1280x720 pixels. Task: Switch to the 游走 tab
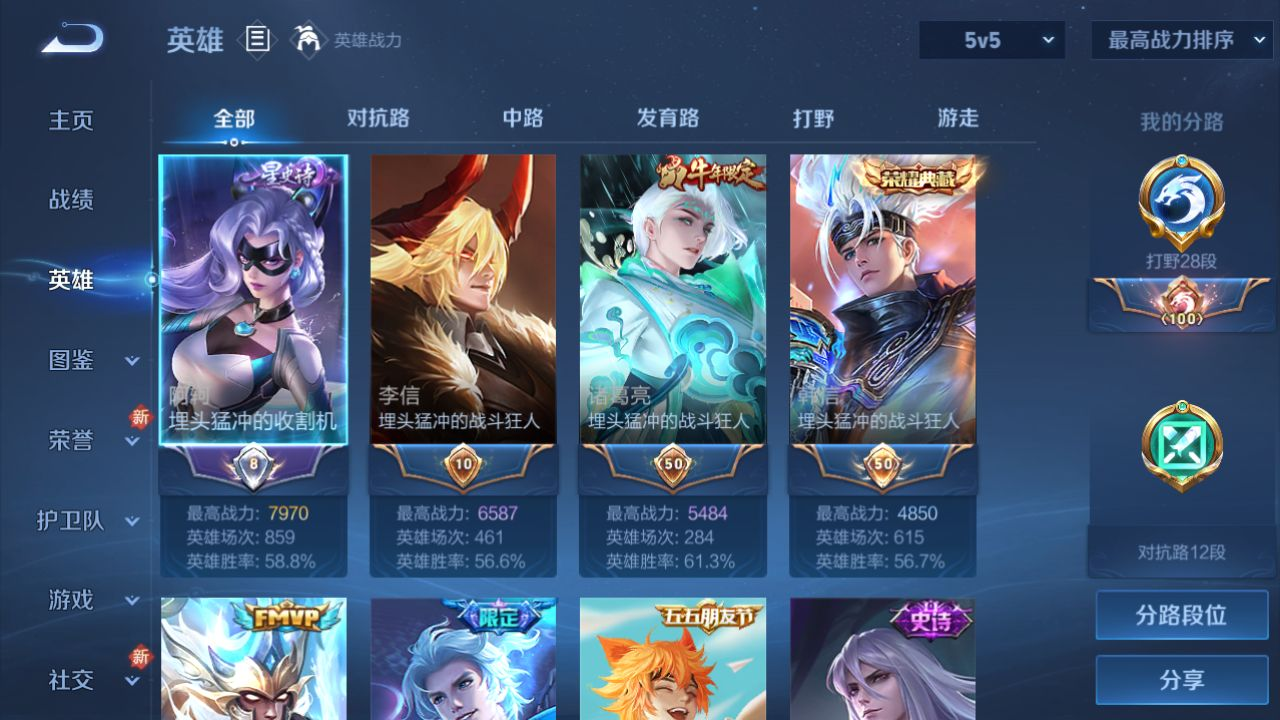[958, 118]
